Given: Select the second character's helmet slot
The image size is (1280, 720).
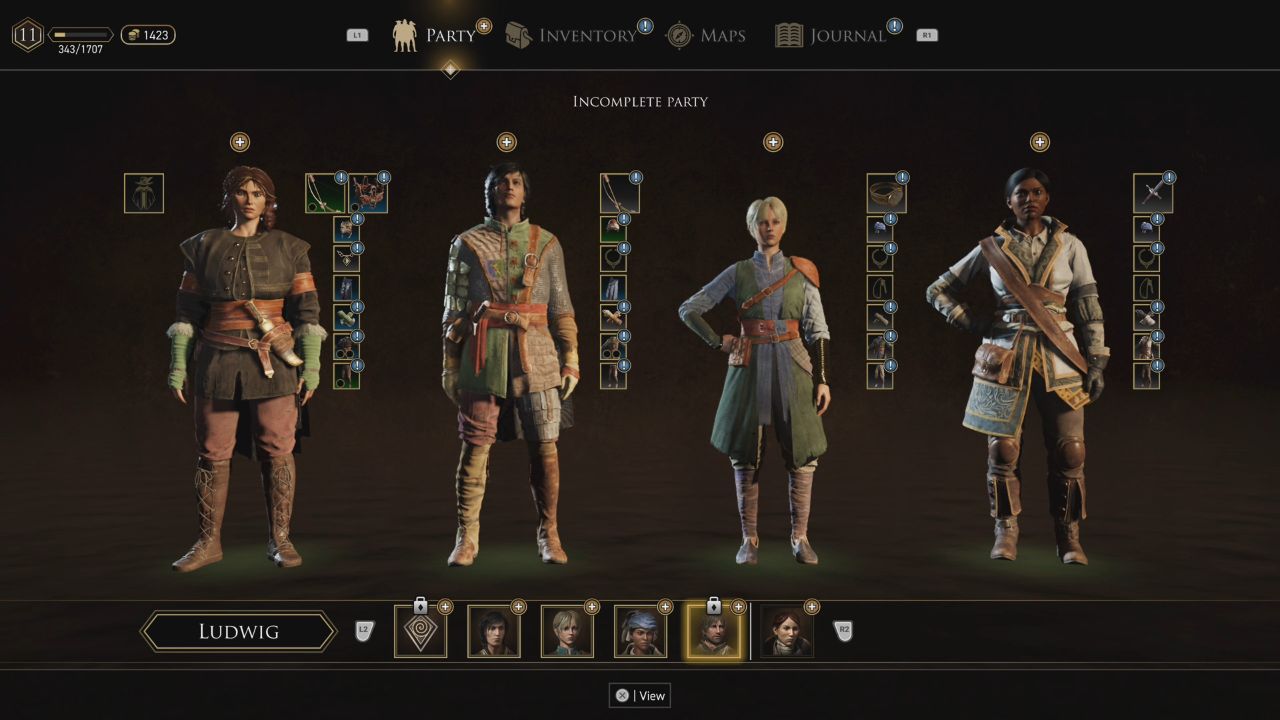Looking at the screenshot, I should tap(612, 226).
